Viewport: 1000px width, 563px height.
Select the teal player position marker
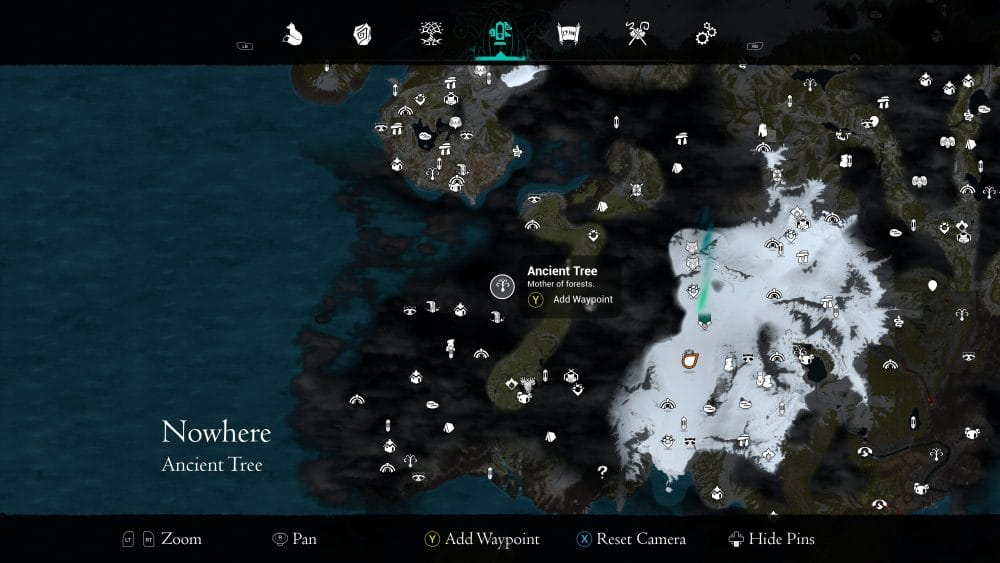pos(704,320)
